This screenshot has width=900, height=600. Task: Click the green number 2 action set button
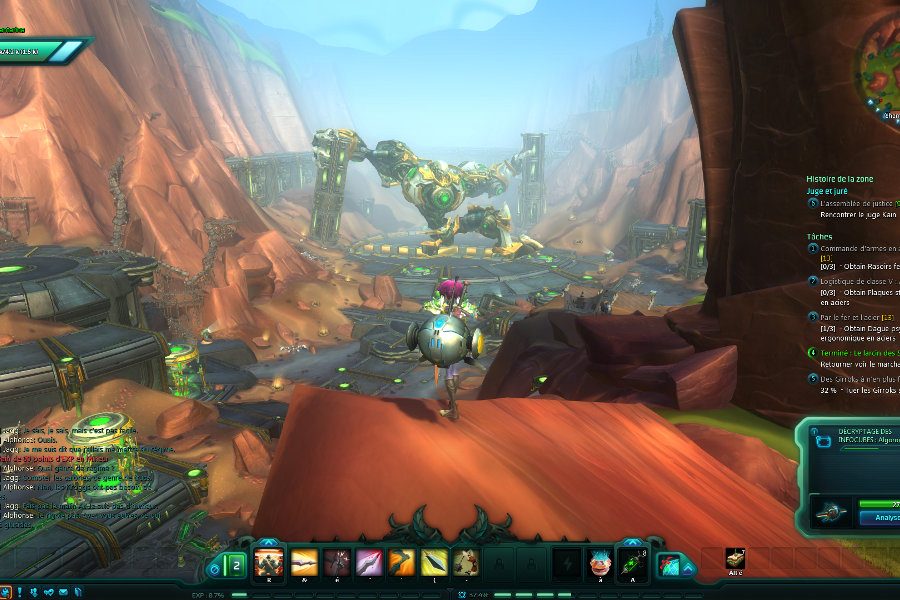pos(236,567)
